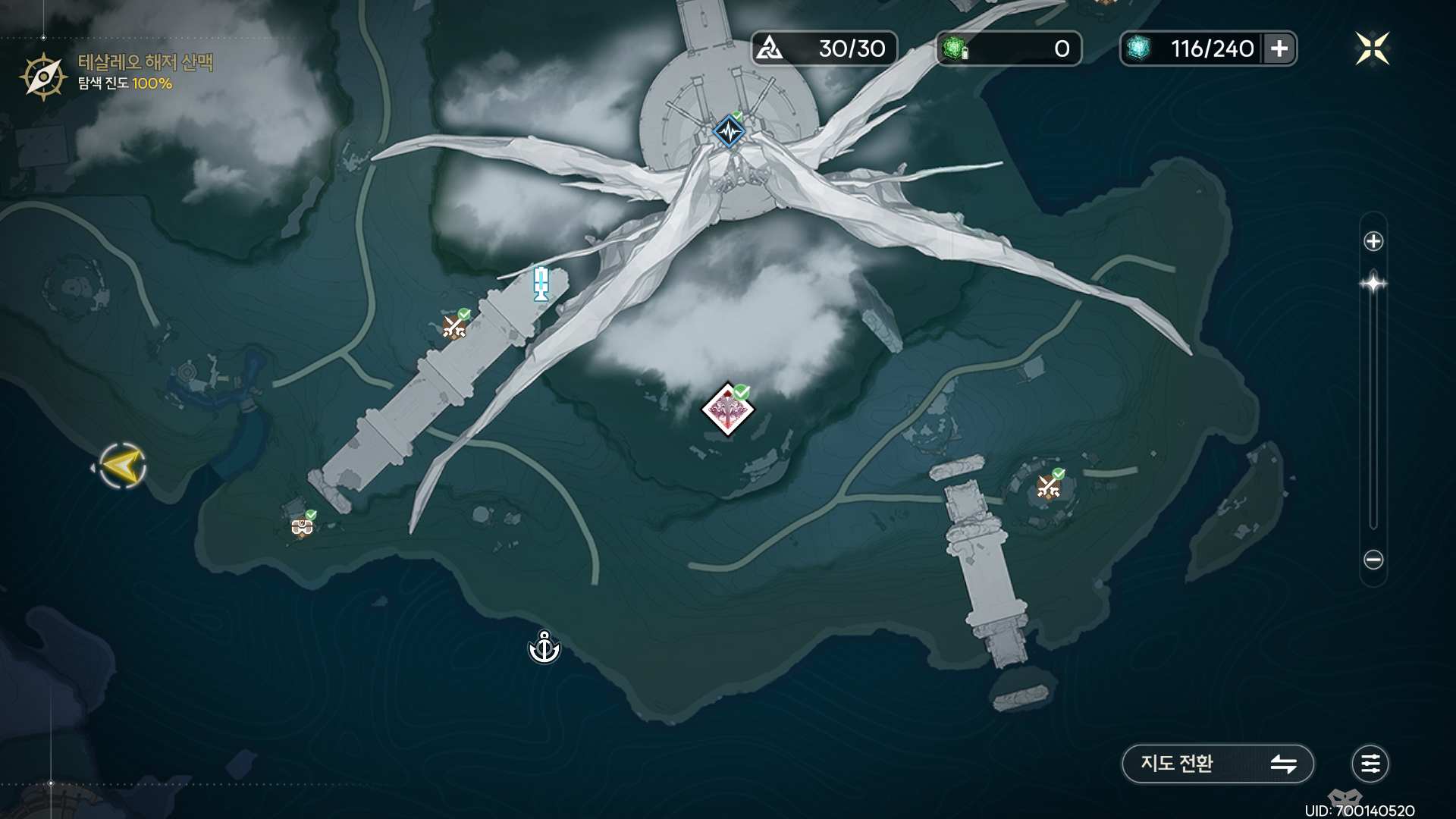Close the map with the X button
The image size is (1456, 819).
click(x=1373, y=49)
